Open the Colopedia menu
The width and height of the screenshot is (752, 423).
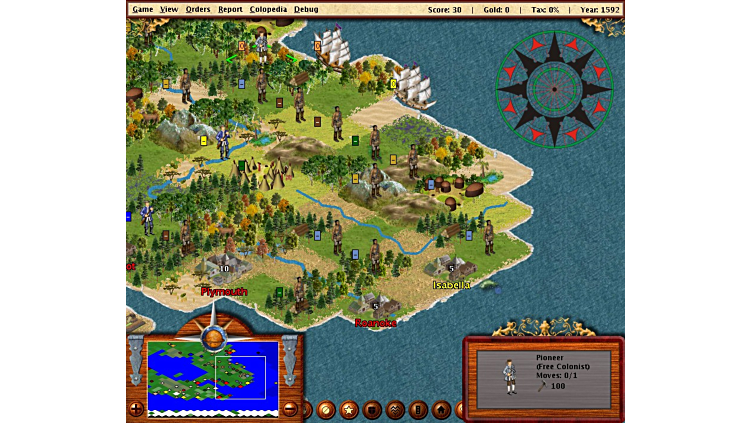coord(268,9)
